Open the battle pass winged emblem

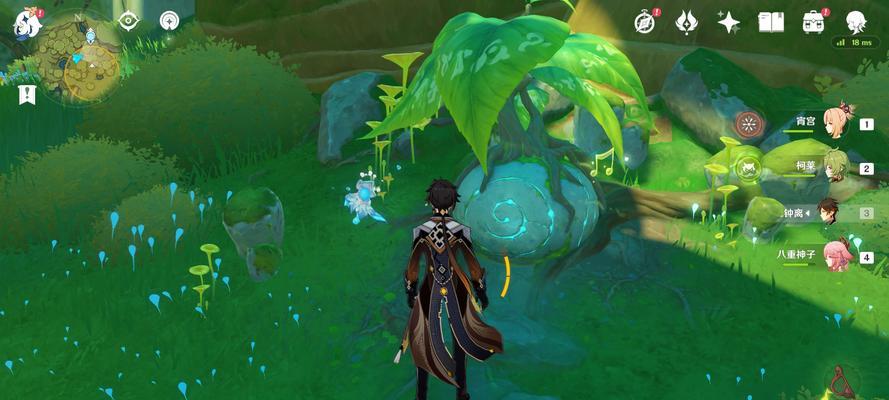(687, 22)
